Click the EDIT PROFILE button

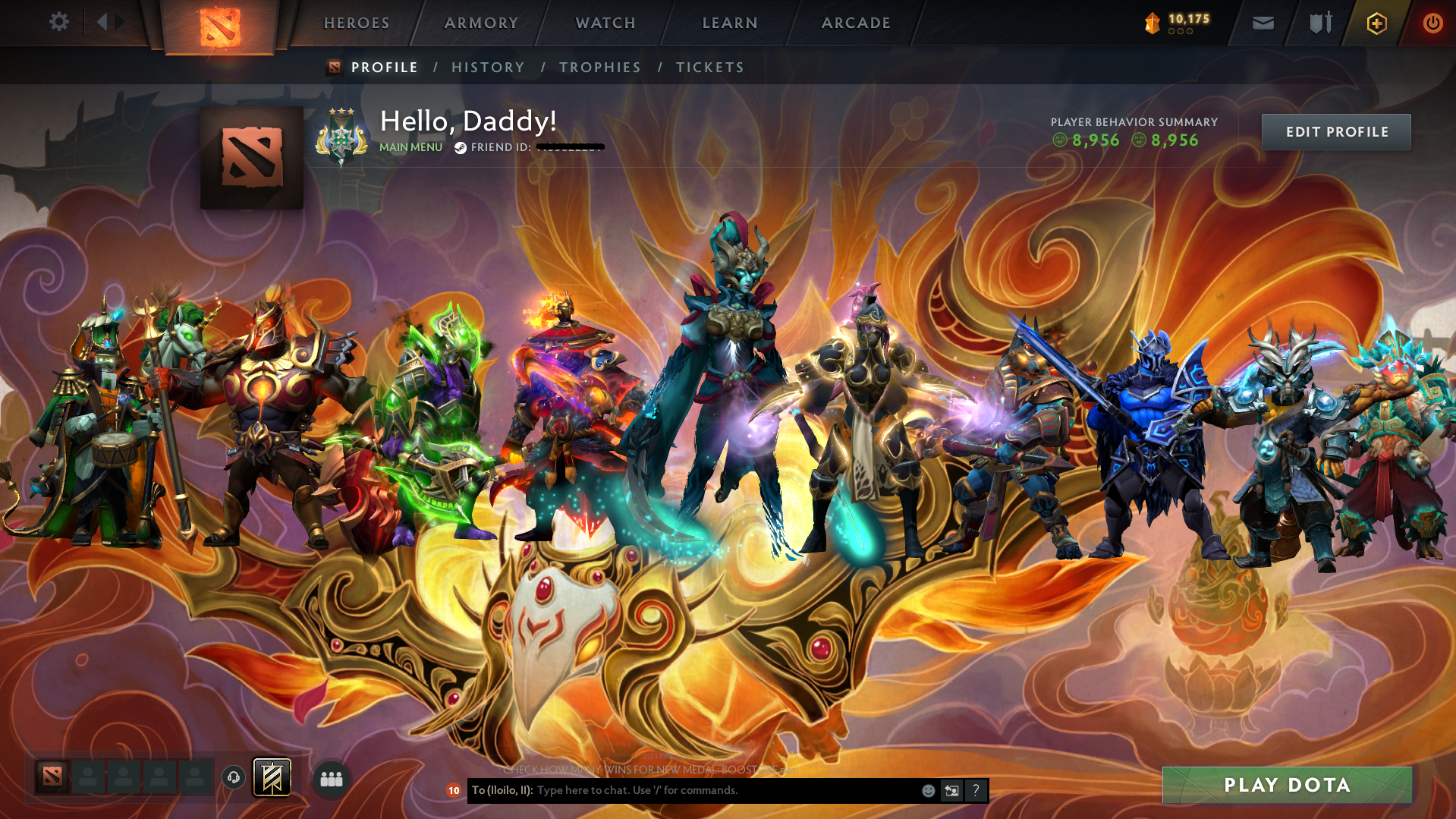(1335, 131)
